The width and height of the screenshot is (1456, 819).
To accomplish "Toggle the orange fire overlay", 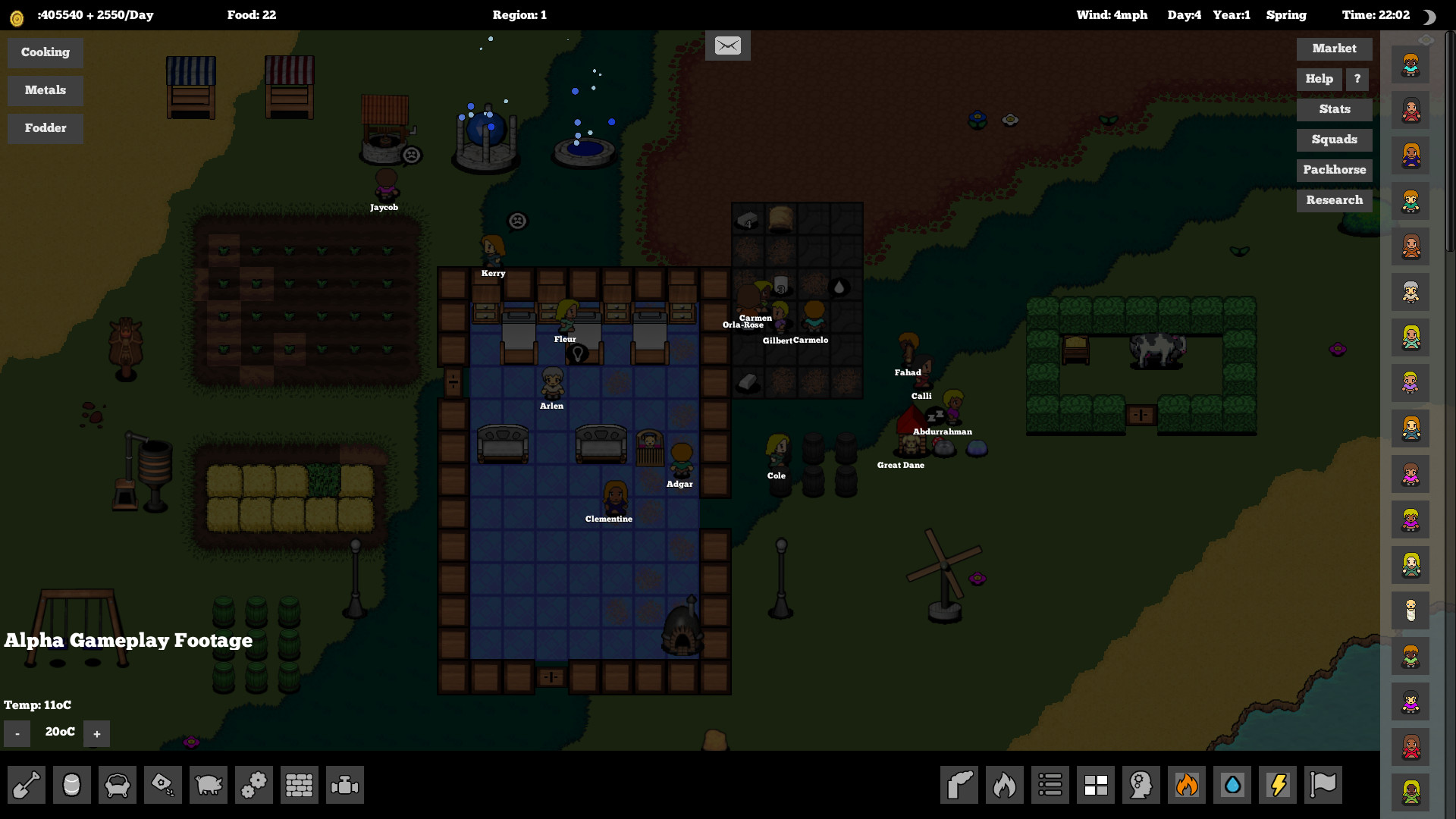I will (1187, 785).
